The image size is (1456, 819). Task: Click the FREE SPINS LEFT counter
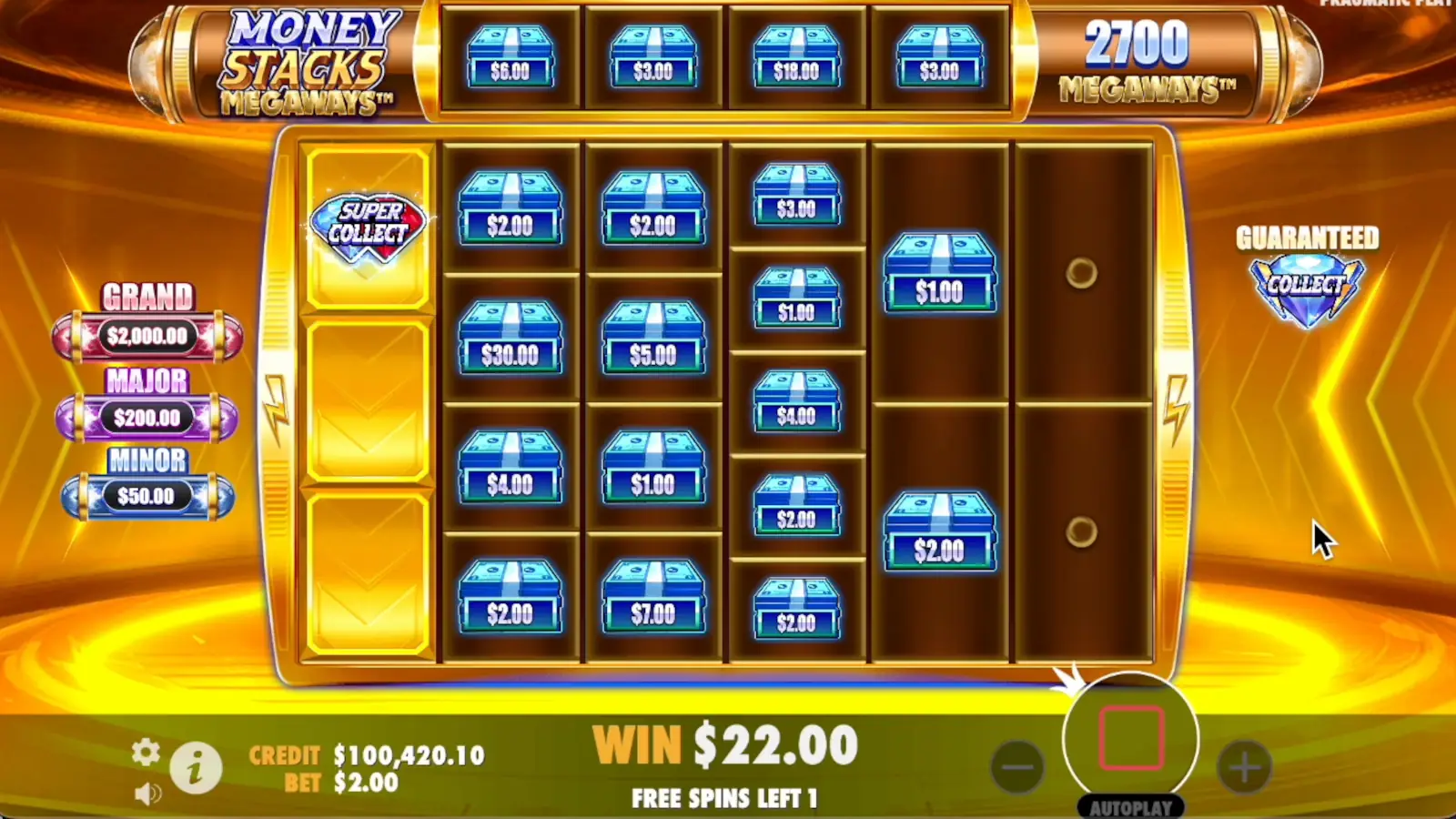pyautogui.click(x=723, y=798)
